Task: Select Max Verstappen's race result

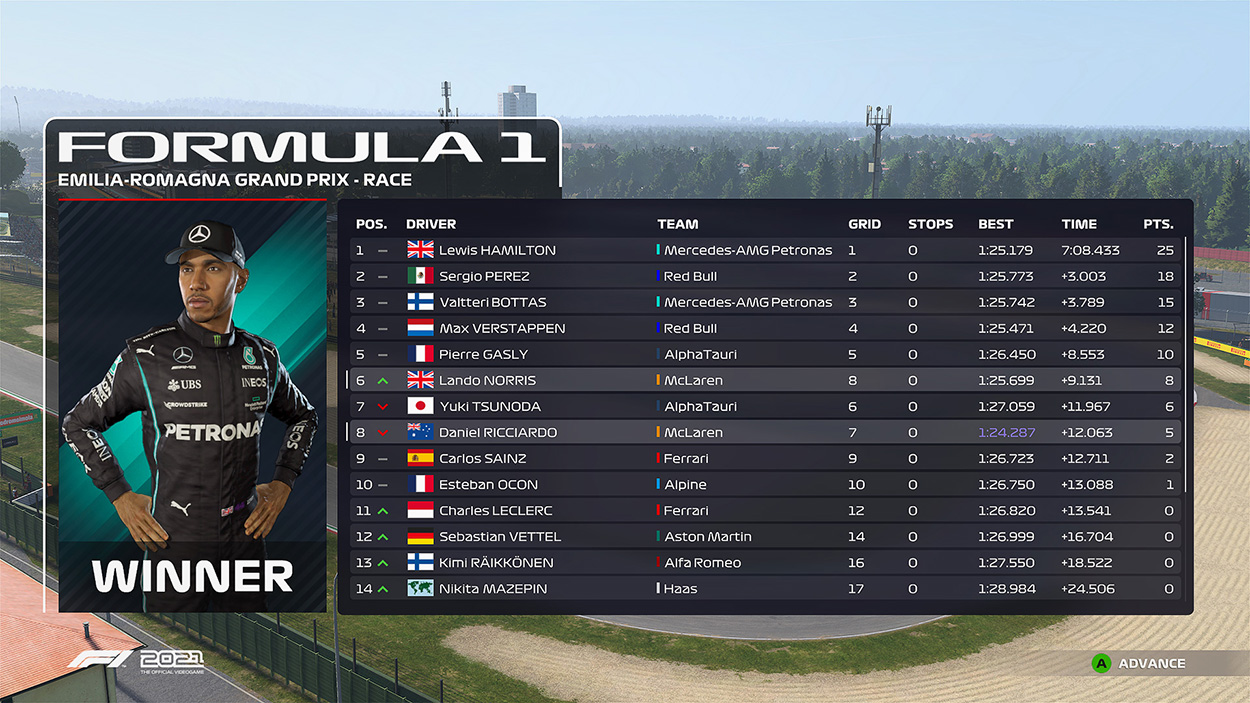Action: [765, 328]
